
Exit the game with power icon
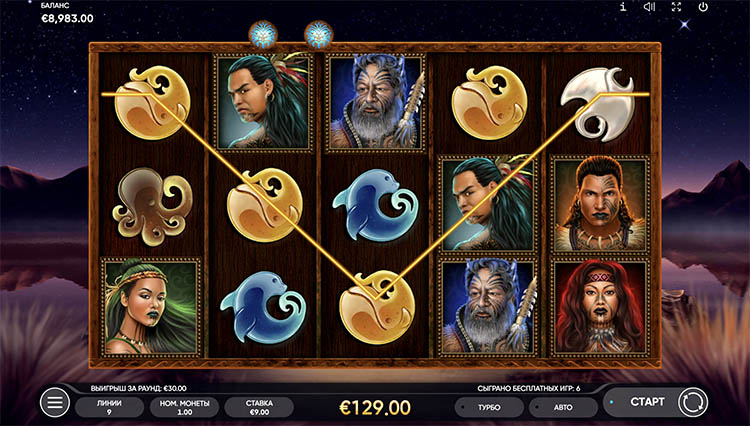pyautogui.click(x=703, y=7)
